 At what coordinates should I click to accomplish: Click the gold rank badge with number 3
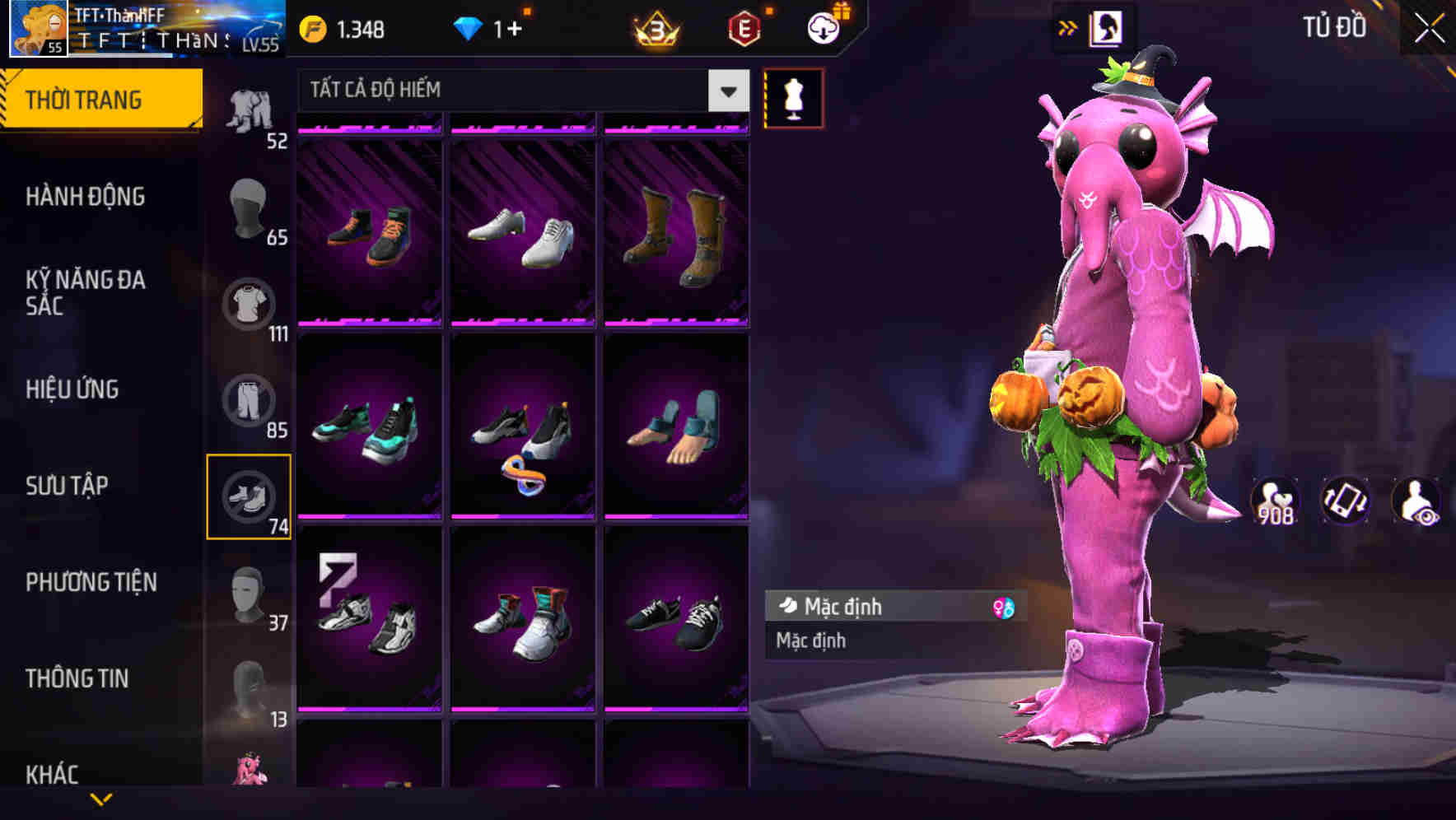tap(653, 29)
